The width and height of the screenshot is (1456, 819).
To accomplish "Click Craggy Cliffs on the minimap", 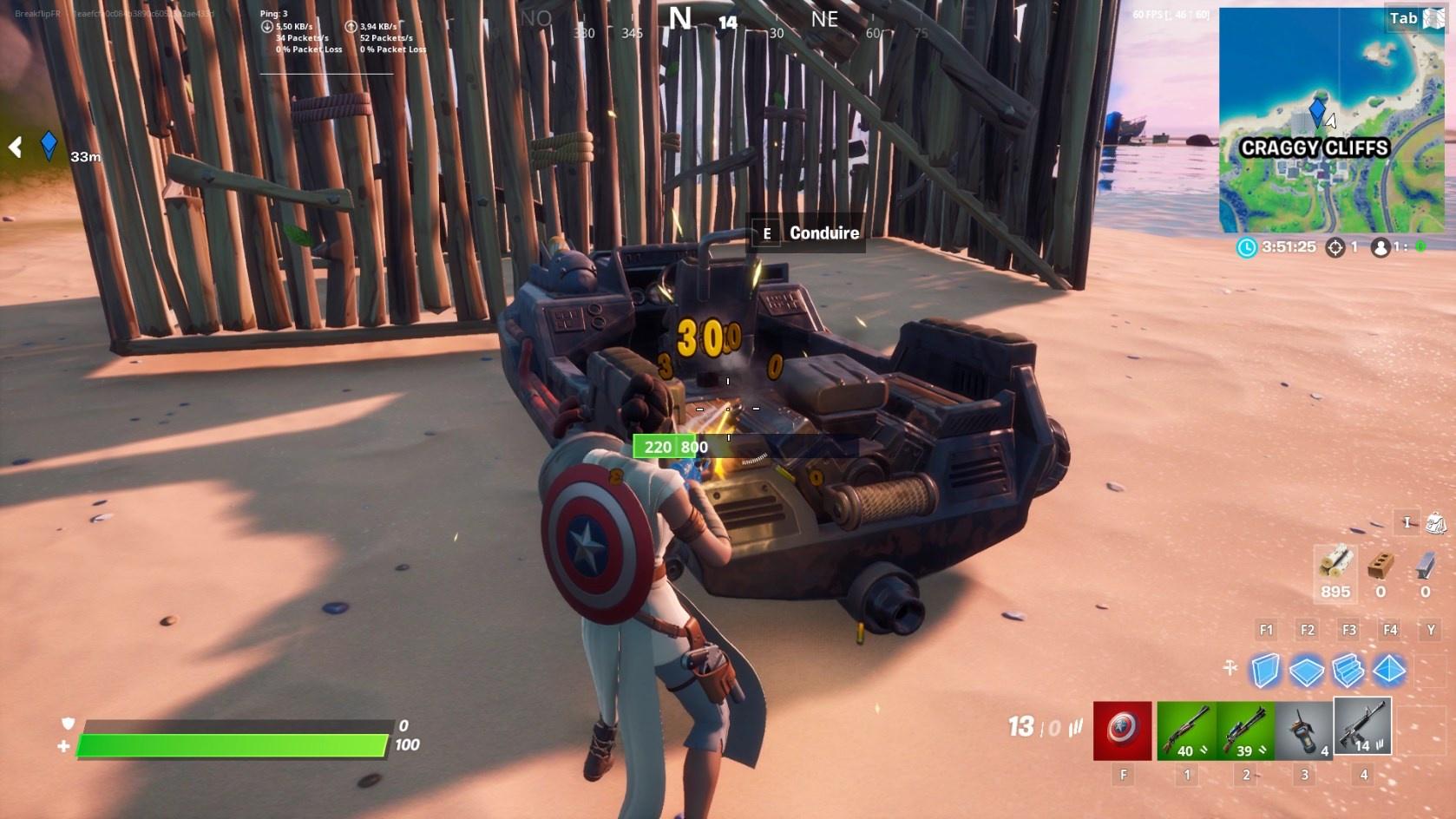I will click(x=1317, y=148).
